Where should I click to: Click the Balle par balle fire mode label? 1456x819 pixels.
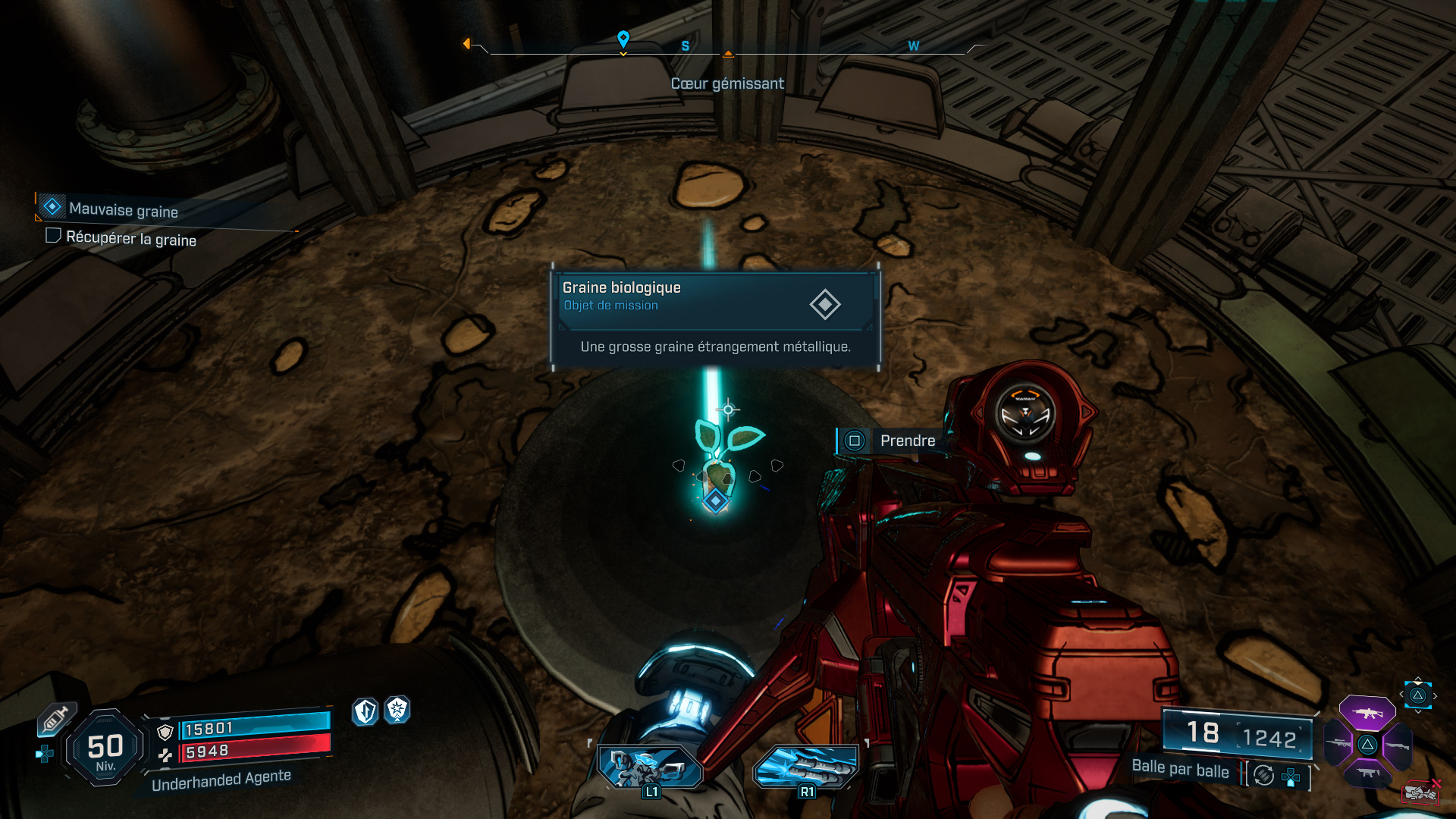click(x=1178, y=771)
